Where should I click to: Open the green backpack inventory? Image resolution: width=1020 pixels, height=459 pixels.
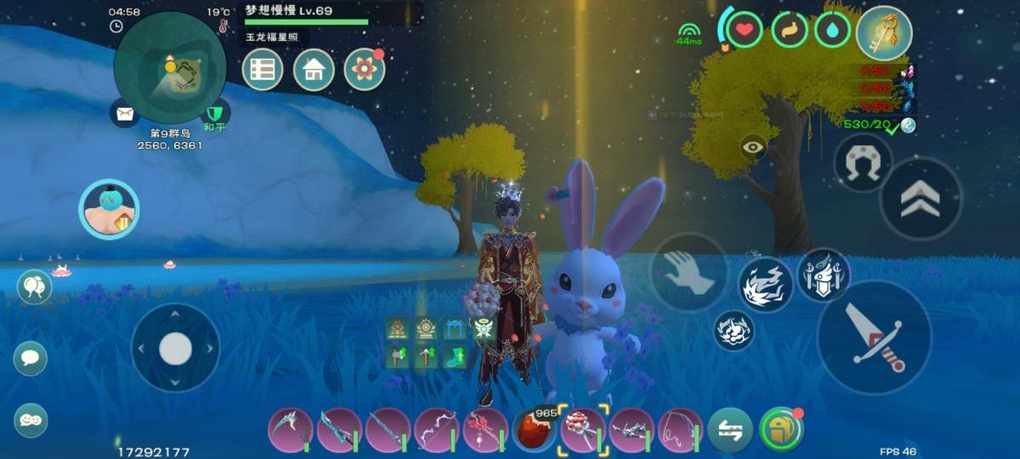[x=781, y=430]
